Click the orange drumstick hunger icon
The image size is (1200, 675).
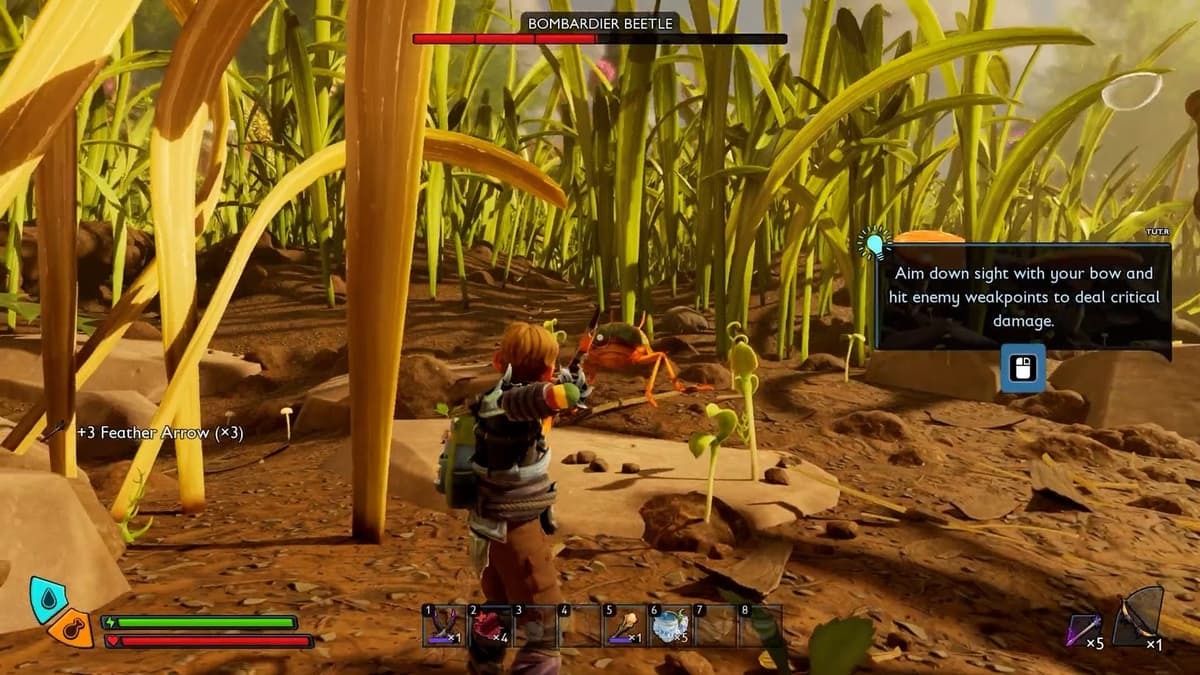click(x=71, y=629)
